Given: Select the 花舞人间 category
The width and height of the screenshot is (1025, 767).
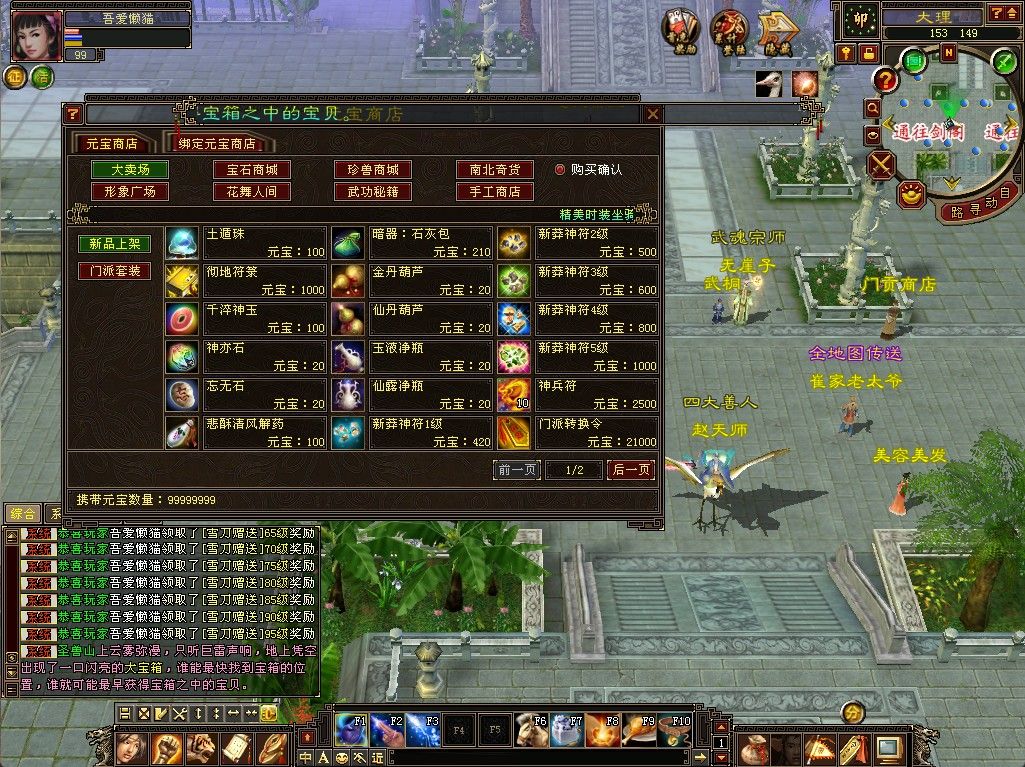Looking at the screenshot, I should [252, 191].
